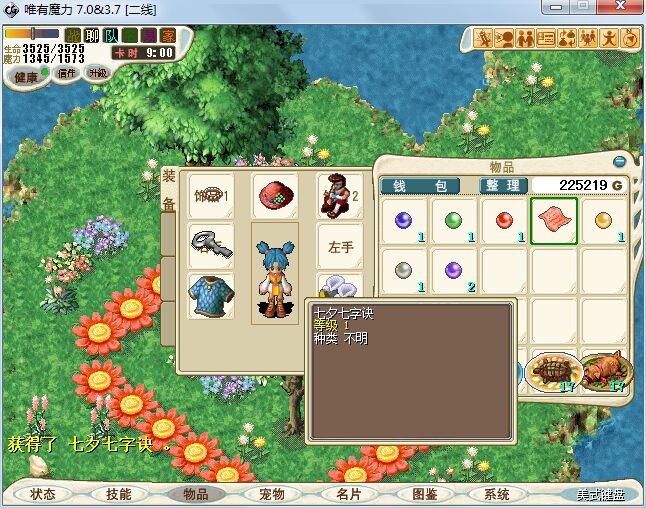Click the 整理 sort inventory button
Screen dimensions: 646x508
click(x=502, y=185)
